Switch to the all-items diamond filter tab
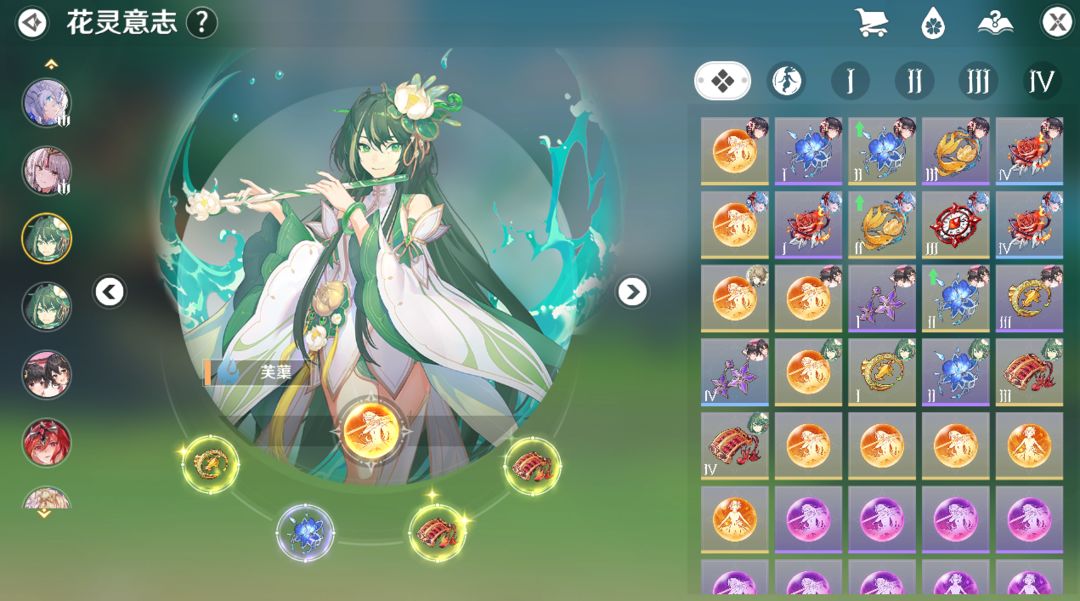 722,80
